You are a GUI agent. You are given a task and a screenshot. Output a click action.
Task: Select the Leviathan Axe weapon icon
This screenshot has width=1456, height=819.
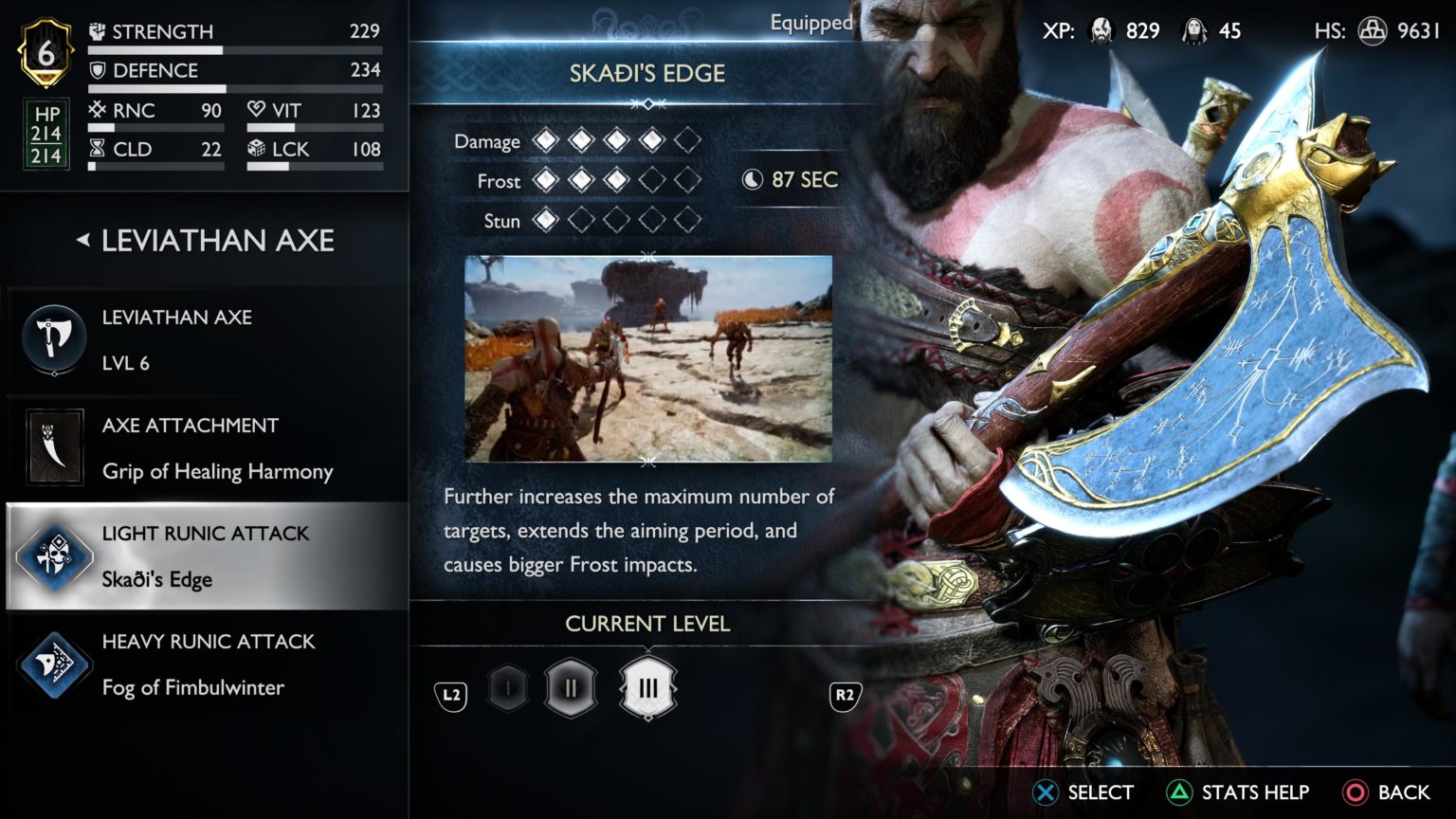tap(54, 338)
